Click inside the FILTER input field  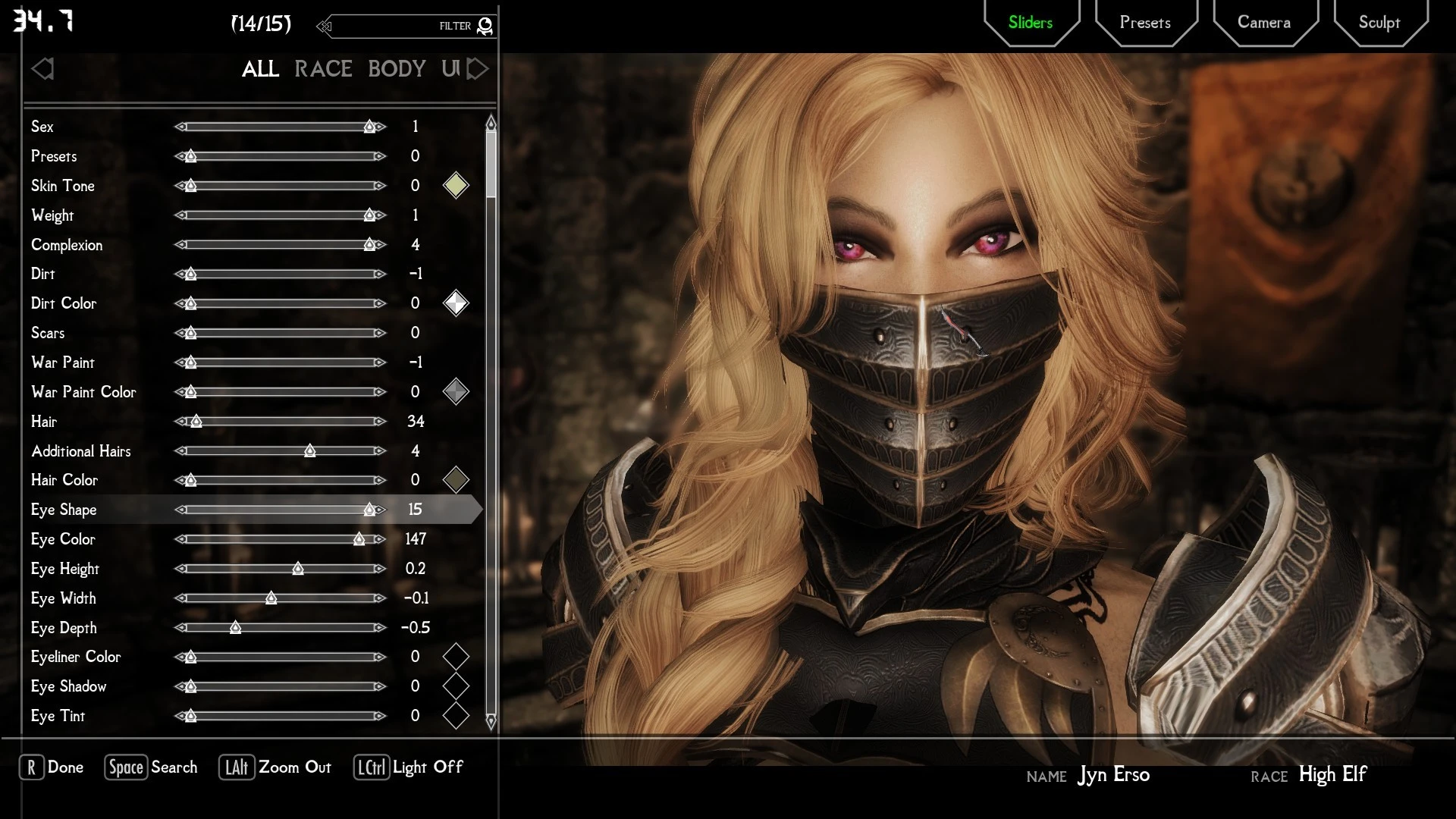point(409,26)
